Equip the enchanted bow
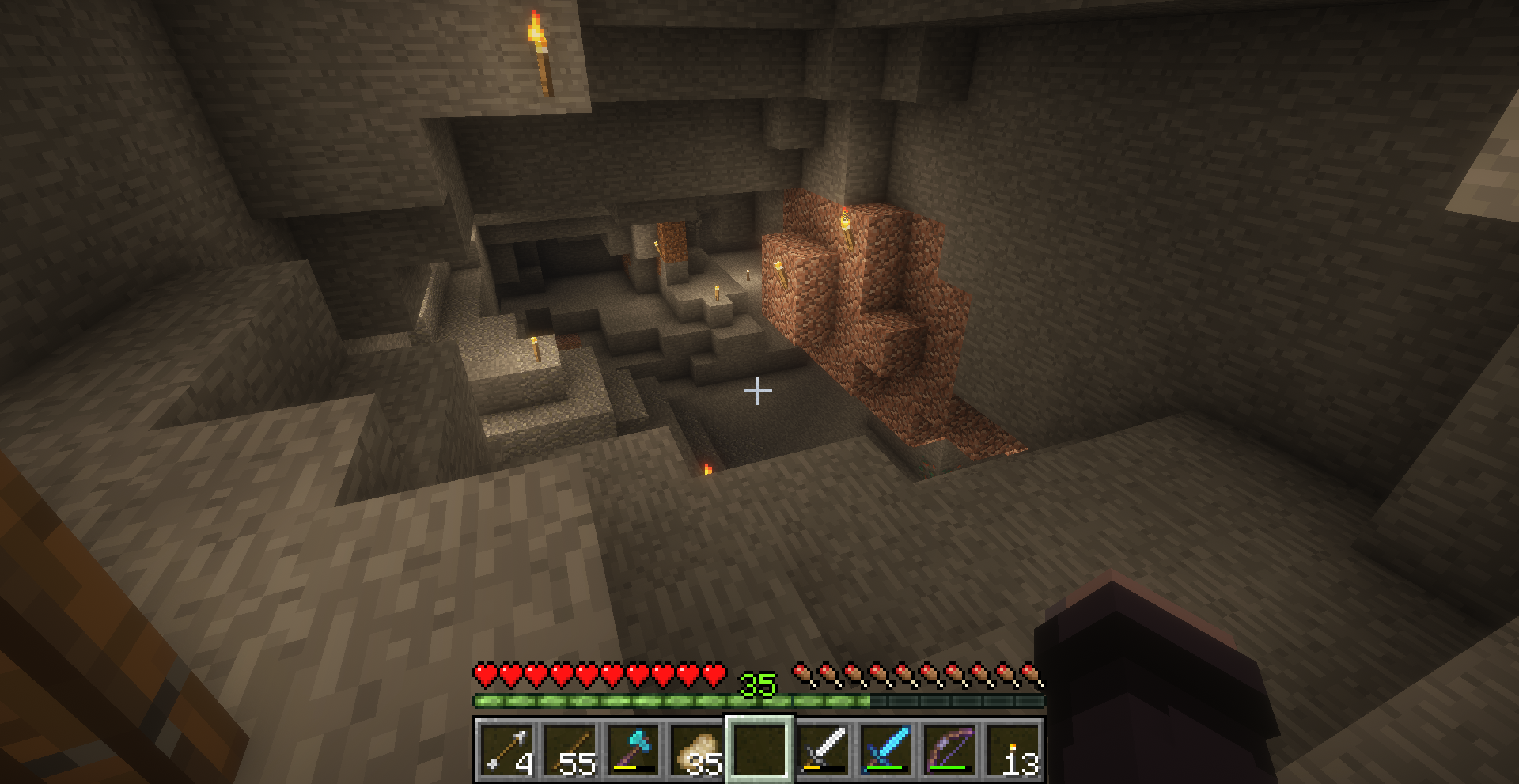 click(x=949, y=748)
